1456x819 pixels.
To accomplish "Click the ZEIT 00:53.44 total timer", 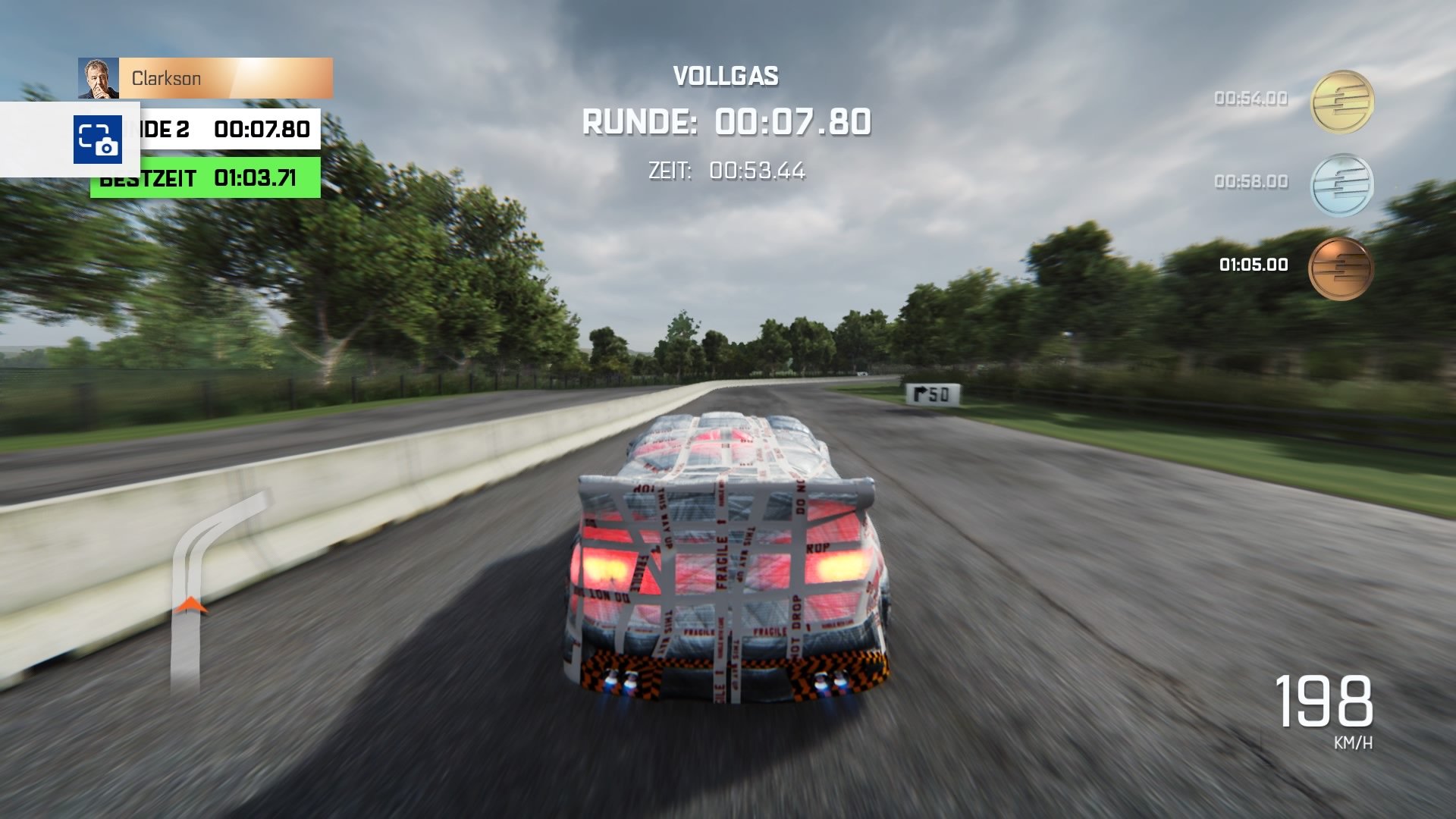I will 727,172.
